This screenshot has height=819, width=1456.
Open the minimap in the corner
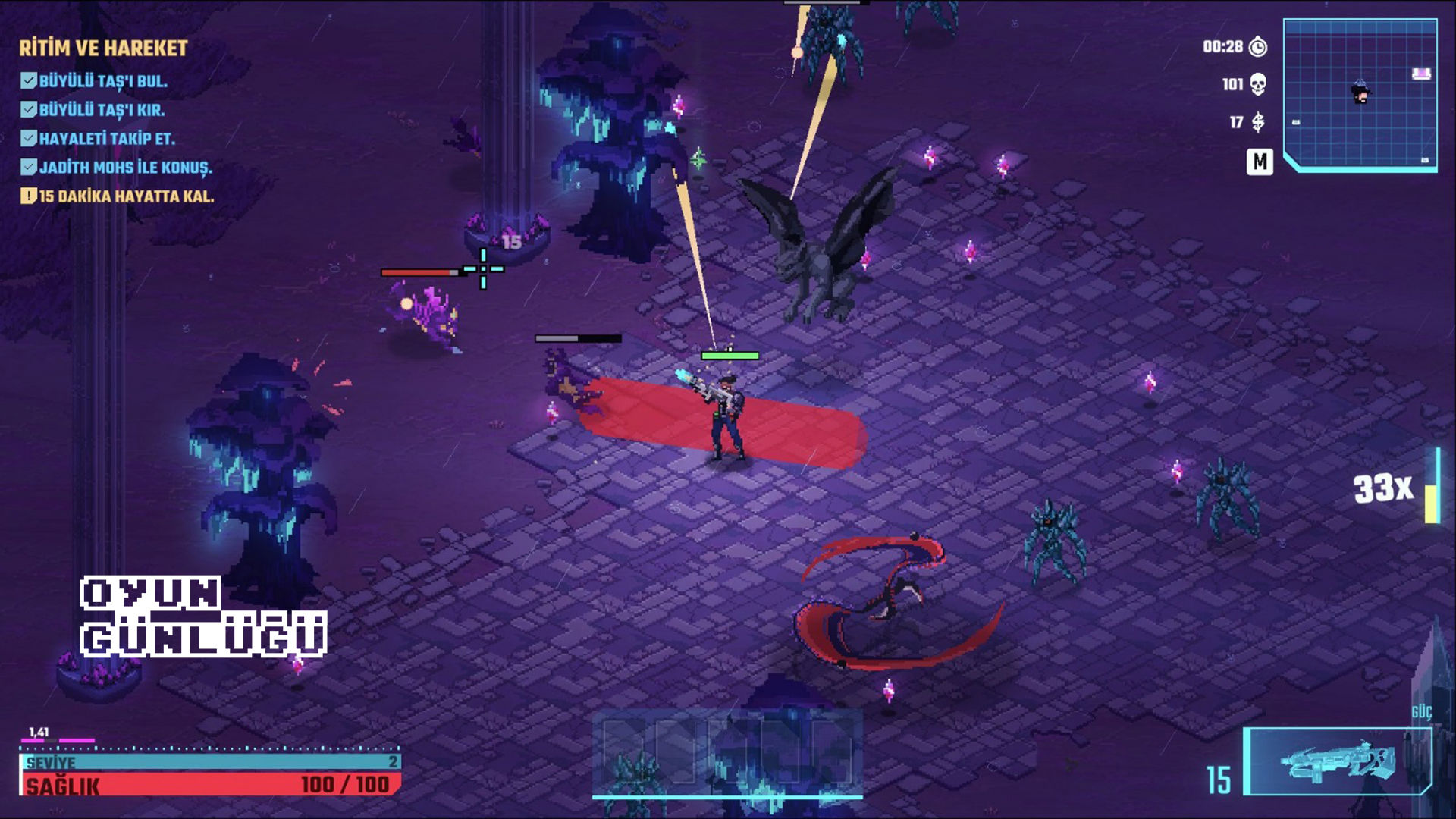[x=1360, y=94]
